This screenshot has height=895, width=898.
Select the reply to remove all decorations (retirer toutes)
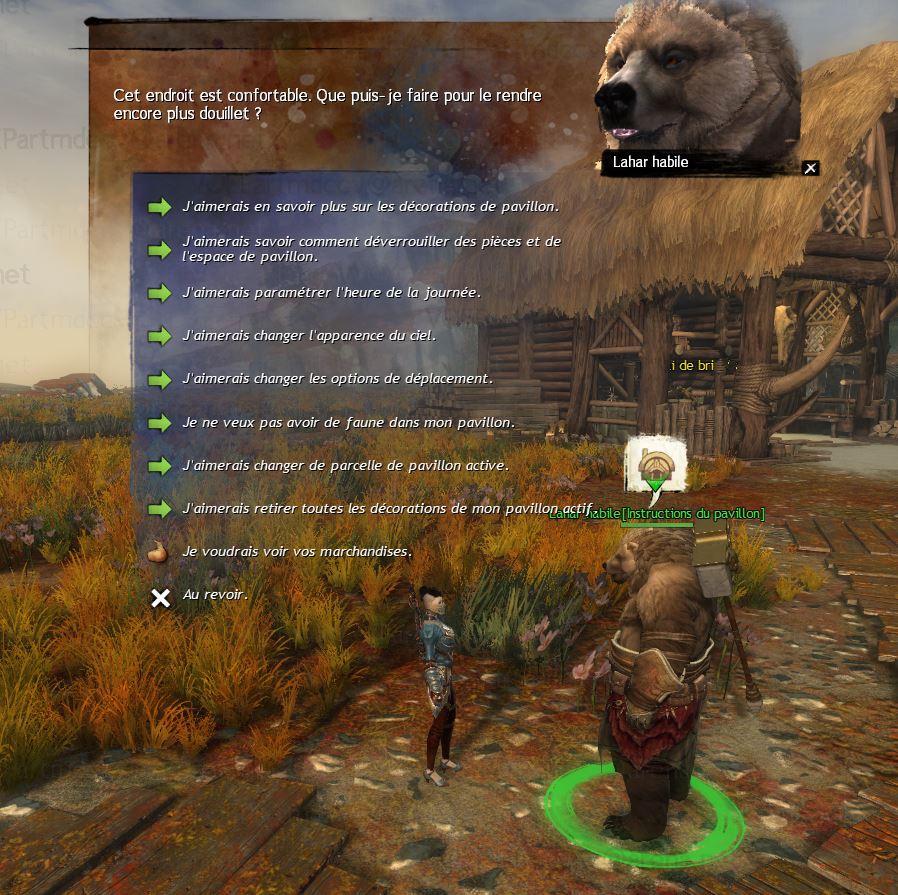[x=387, y=509]
